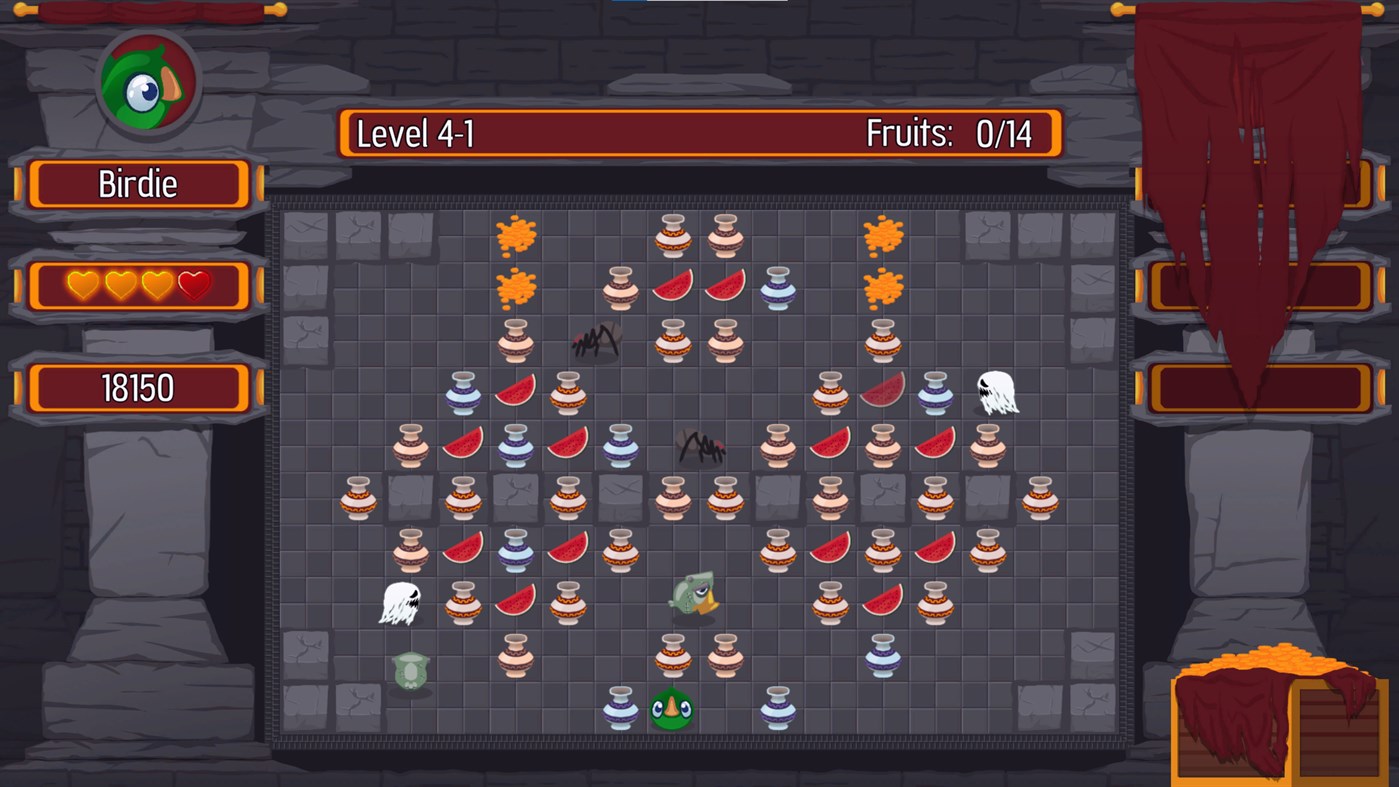Click the score display showing 18150
This screenshot has height=787, width=1399.
pos(139,388)
